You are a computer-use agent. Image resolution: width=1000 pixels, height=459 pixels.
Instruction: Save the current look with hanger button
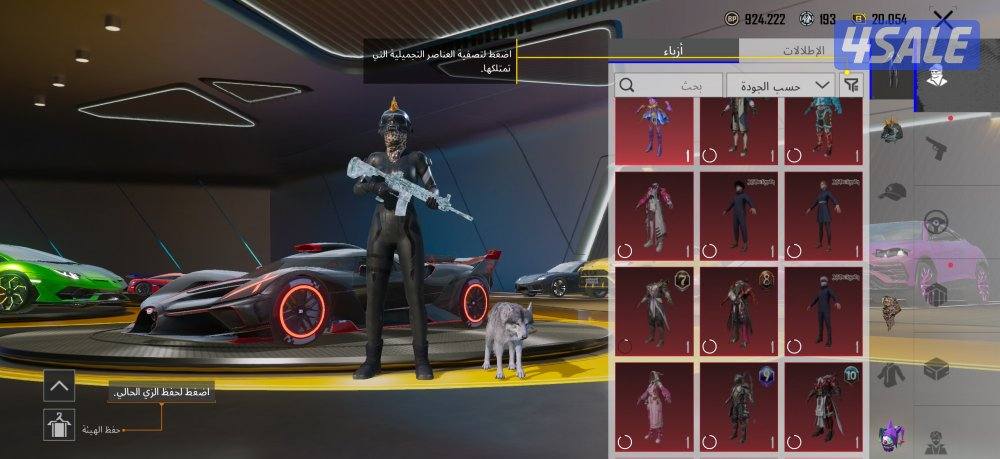tap(59, 425)
